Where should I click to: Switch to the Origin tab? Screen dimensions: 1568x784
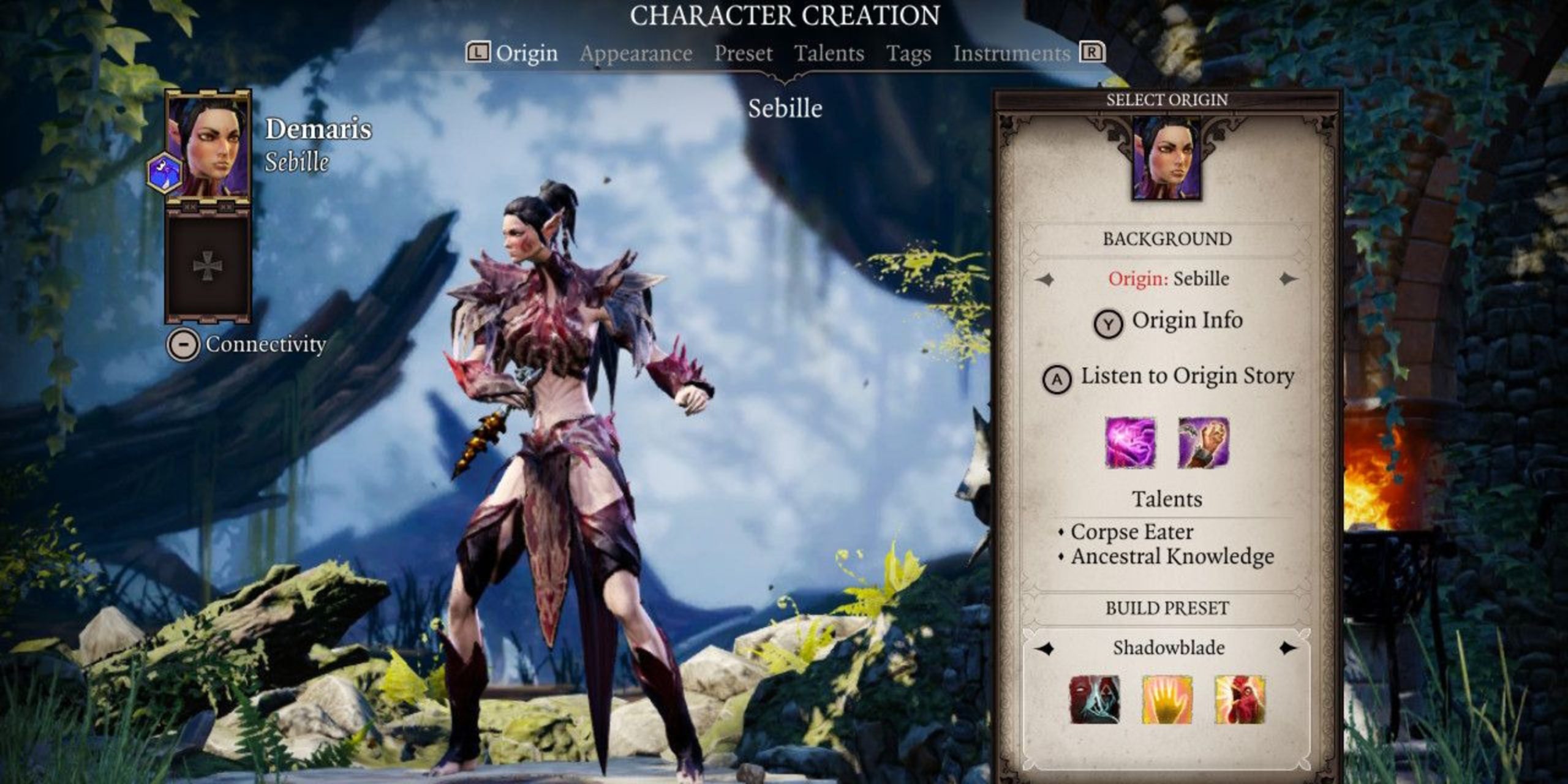[526, 54]
